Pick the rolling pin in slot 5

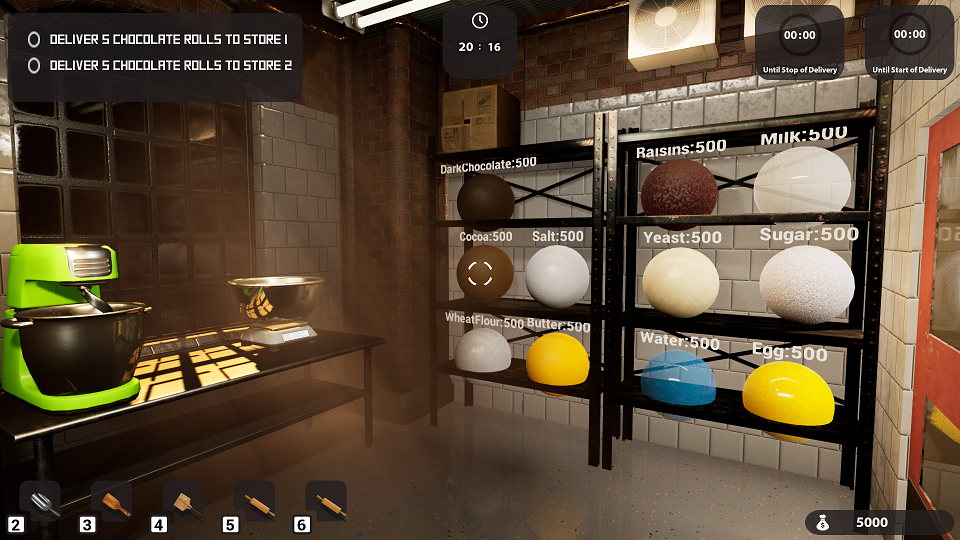pyautogui.click(x=255, y=501)
